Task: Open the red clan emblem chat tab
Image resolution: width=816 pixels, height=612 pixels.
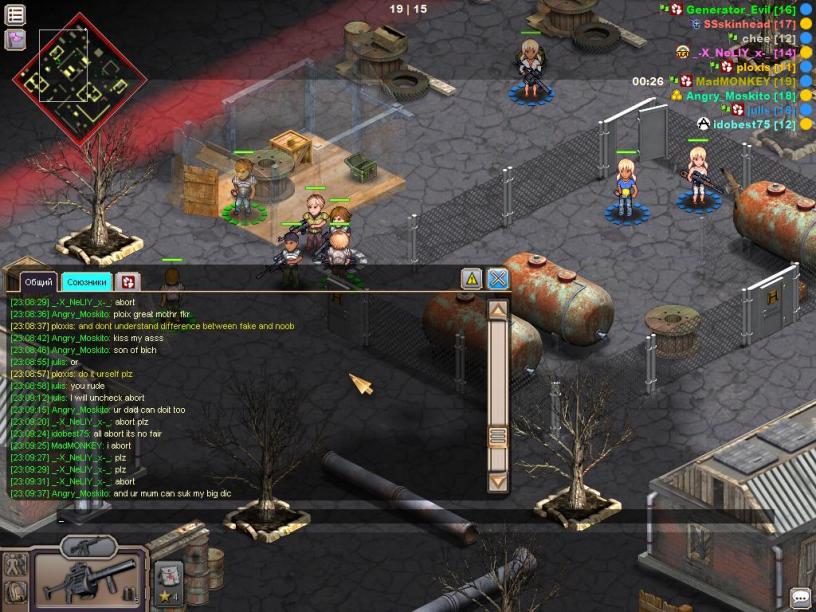Action: coord(127,282)
